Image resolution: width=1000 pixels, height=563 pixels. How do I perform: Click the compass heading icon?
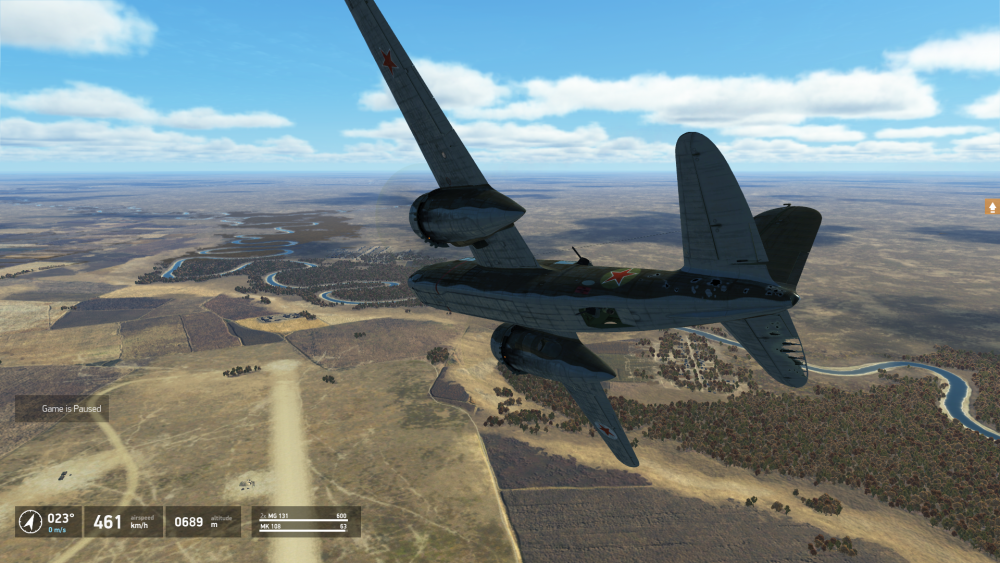point(30,521)
